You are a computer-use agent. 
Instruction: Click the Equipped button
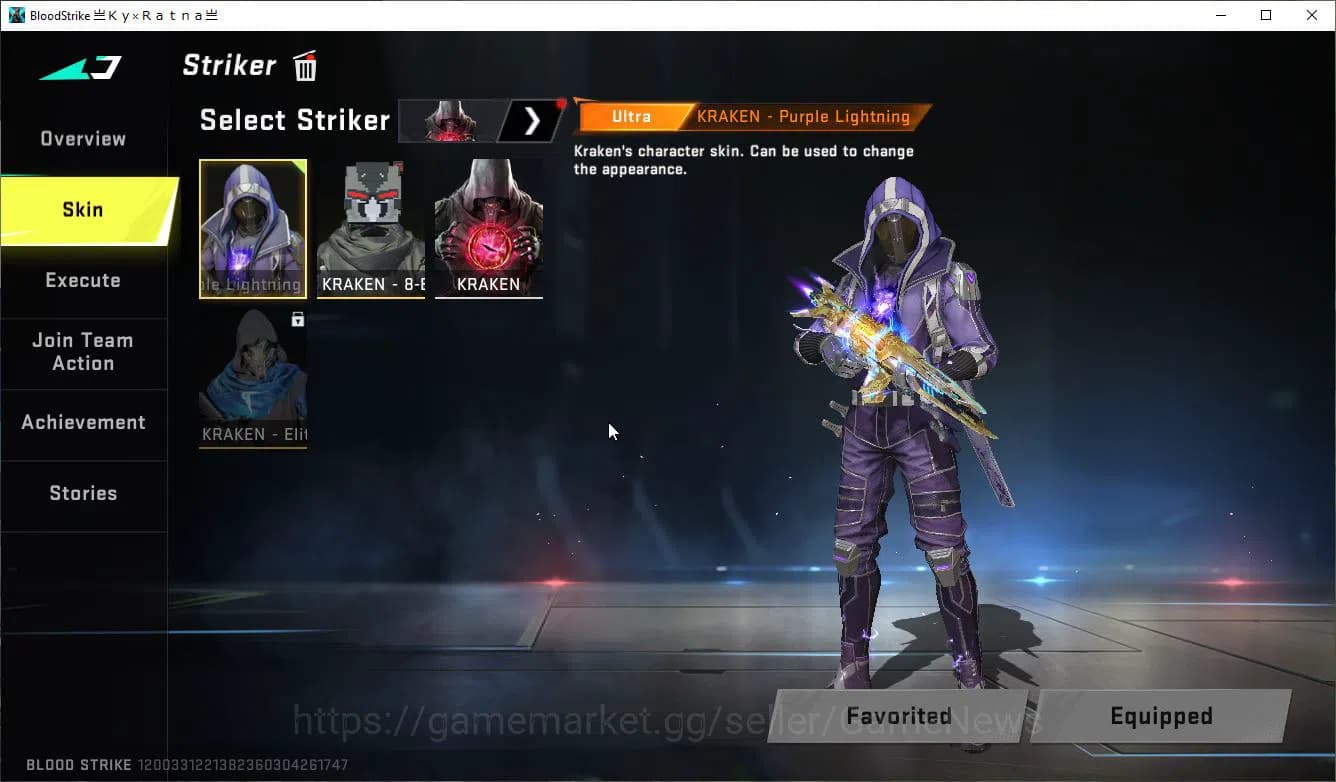pos(1161,716)
